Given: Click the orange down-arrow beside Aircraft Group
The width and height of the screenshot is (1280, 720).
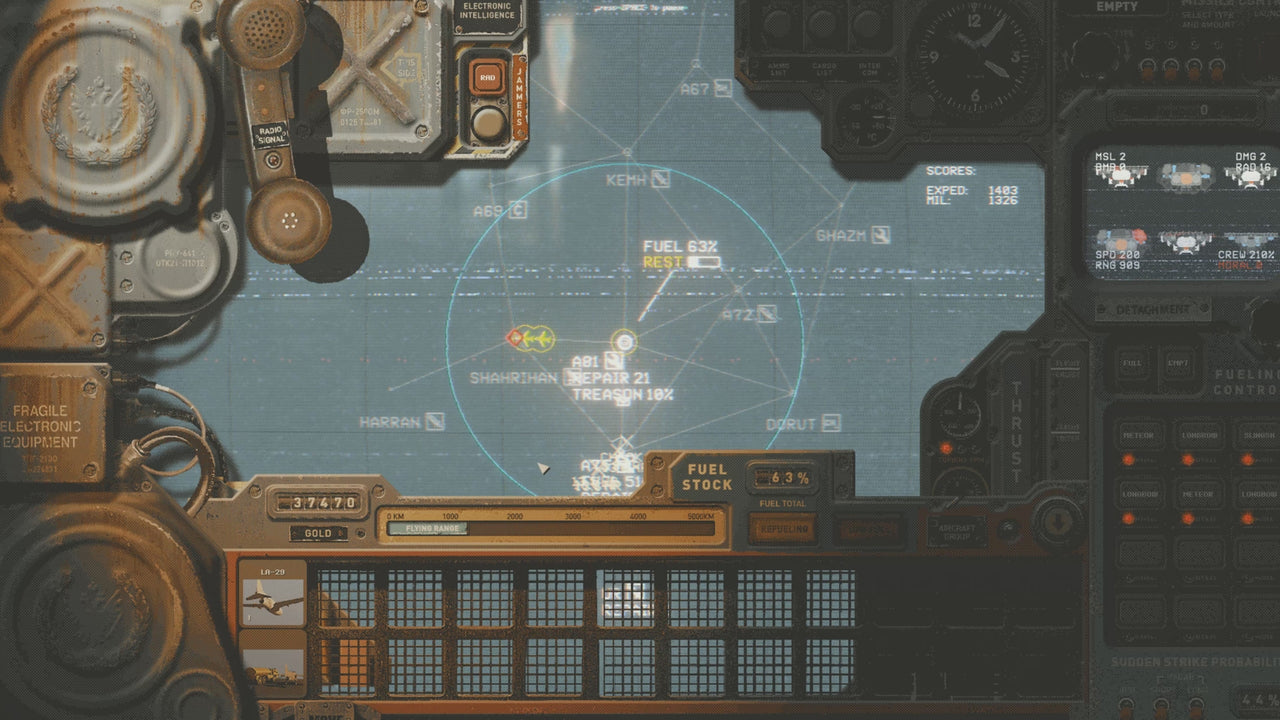Looking at the screenshot, I should [1057, 521].
